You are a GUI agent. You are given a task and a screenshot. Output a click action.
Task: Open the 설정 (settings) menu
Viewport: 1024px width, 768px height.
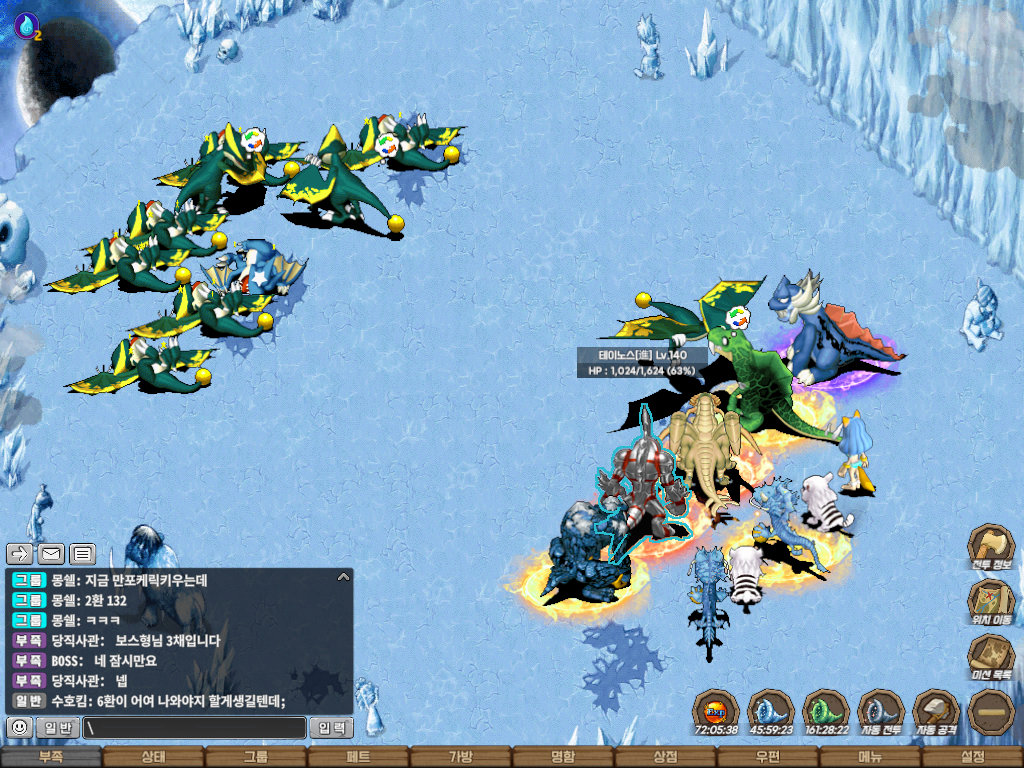(x=972, y=757)
